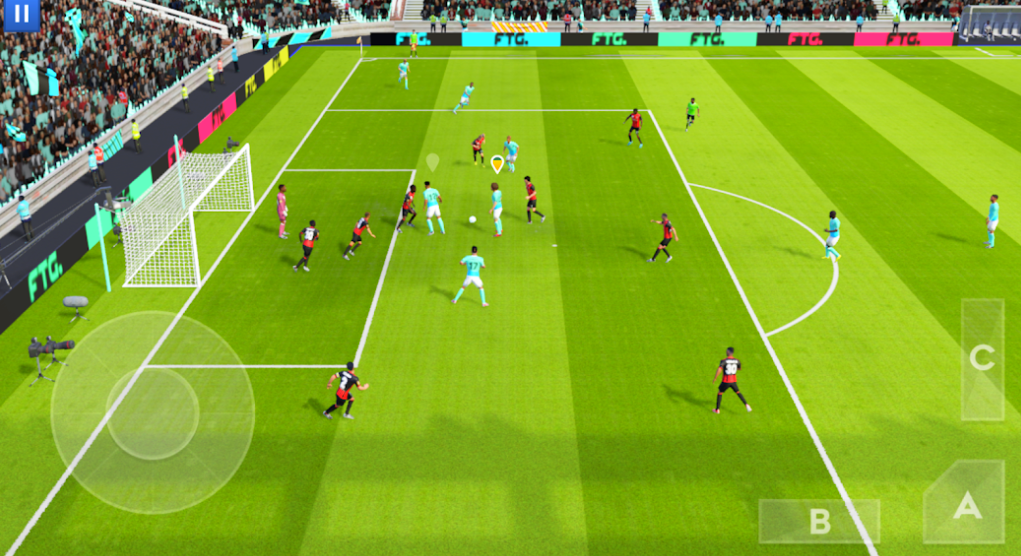
Task: Tap the C action button
Action: [x=982, y=359]
